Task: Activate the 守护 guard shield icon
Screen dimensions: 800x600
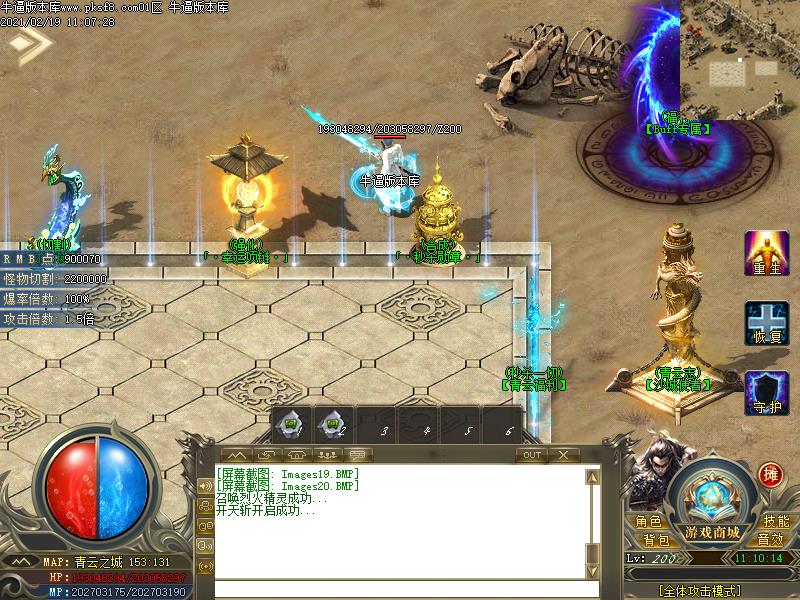Action: pyautogui.click(x=766, y=393)
